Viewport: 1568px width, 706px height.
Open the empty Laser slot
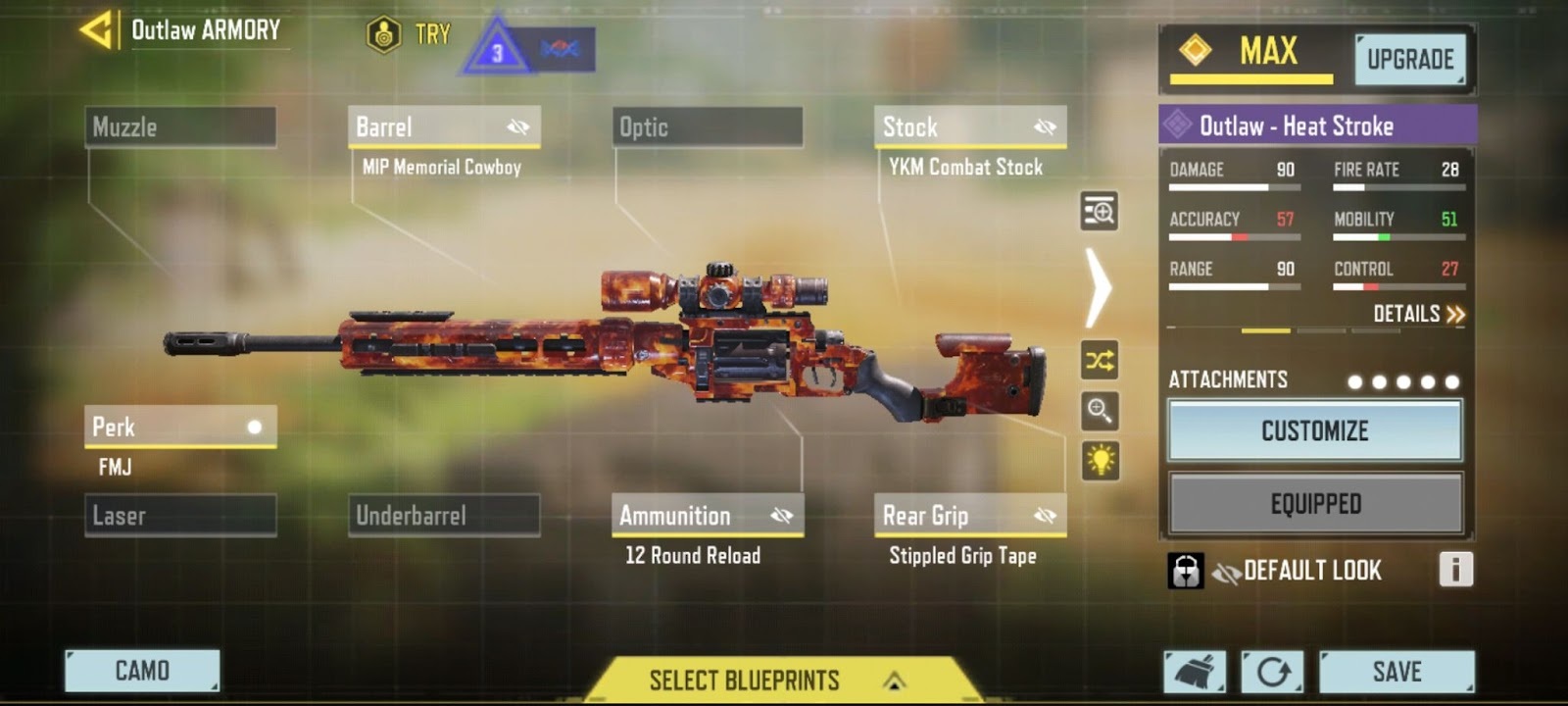coord(180,516)
